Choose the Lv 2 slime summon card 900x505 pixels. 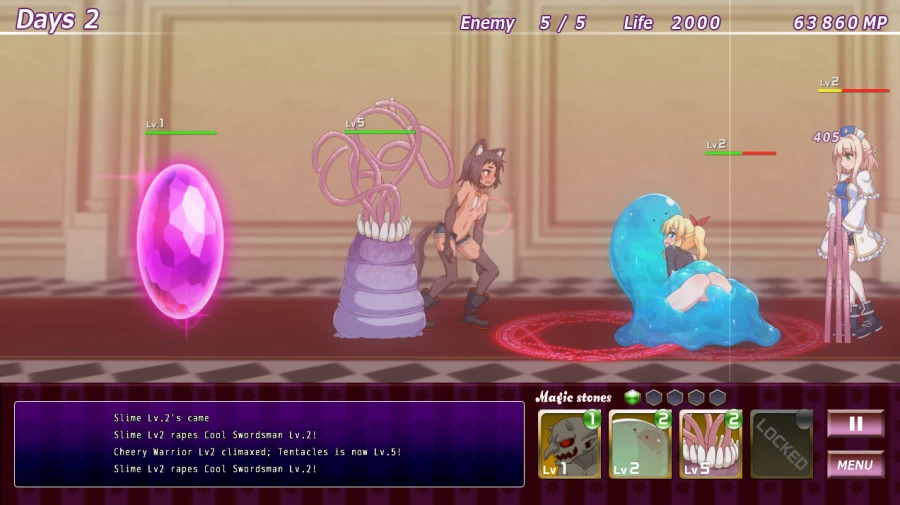pyautogui.click(x=640, y=445)
